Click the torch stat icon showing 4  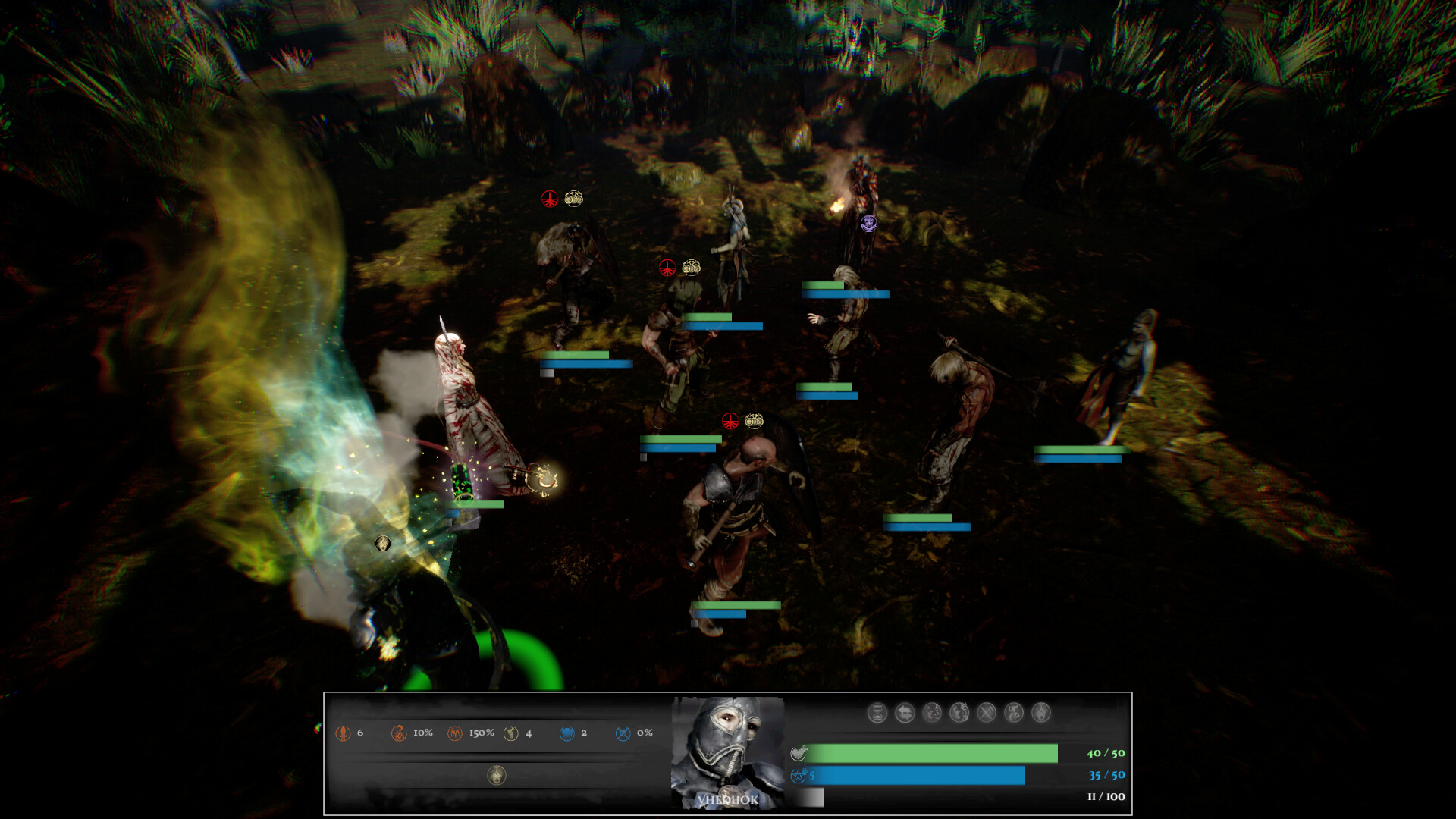point(511,733)
